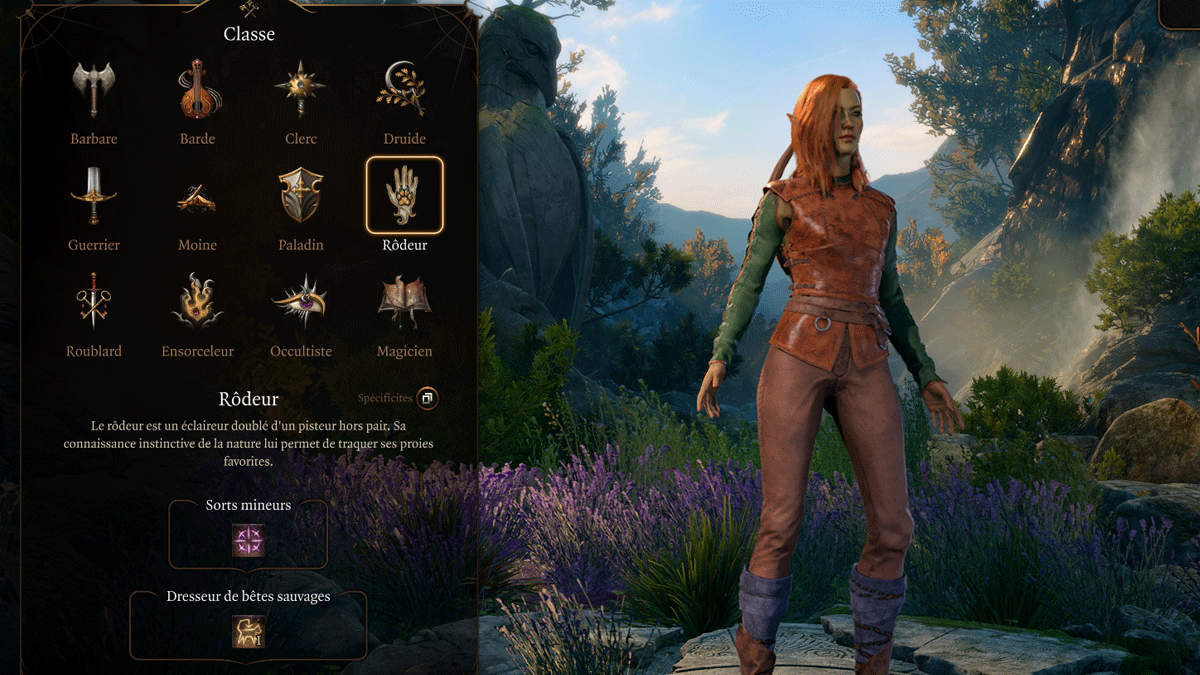Select the Ensorceleur flame class
This screenshot has height=675, width=1200.
197,302
